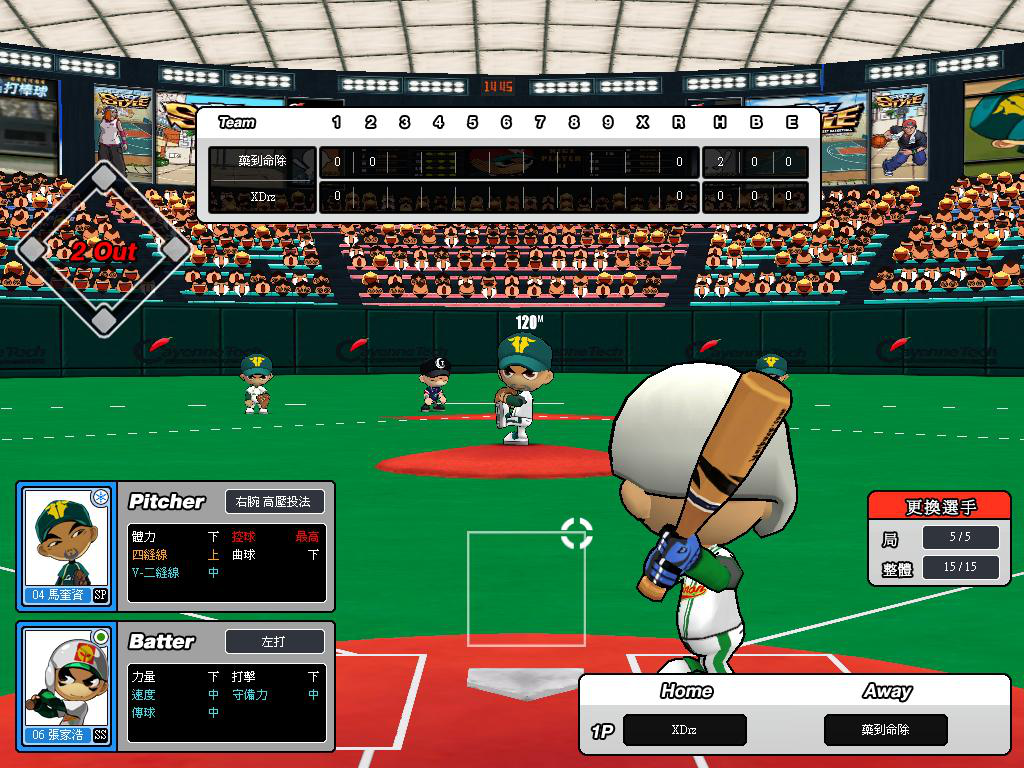1024x768 pixels.
Task: Select pitcher 馬奎資 portrait
Action: [66, 544]
